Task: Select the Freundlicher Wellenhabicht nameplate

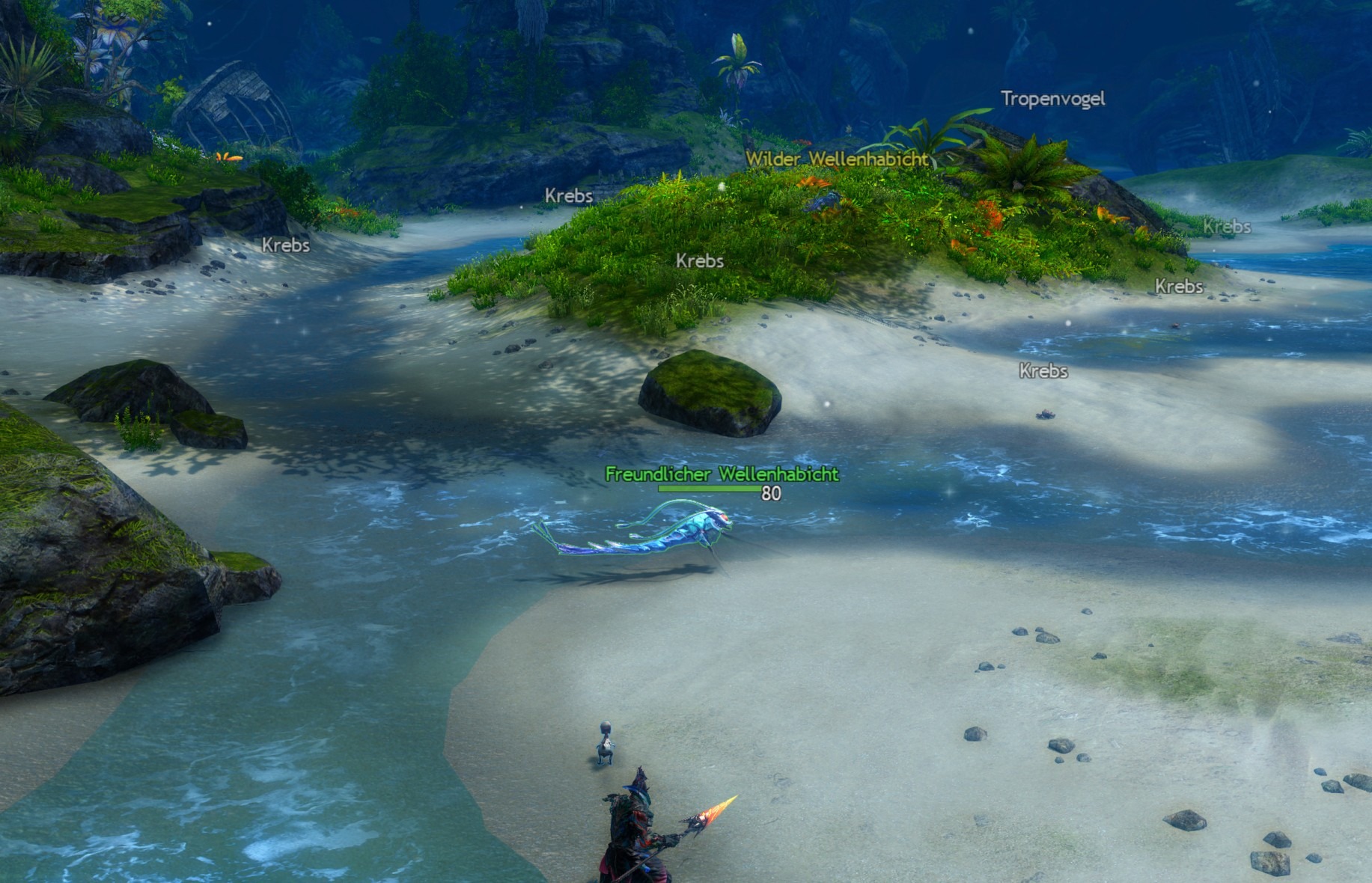Action: click(x=722, y=474)
